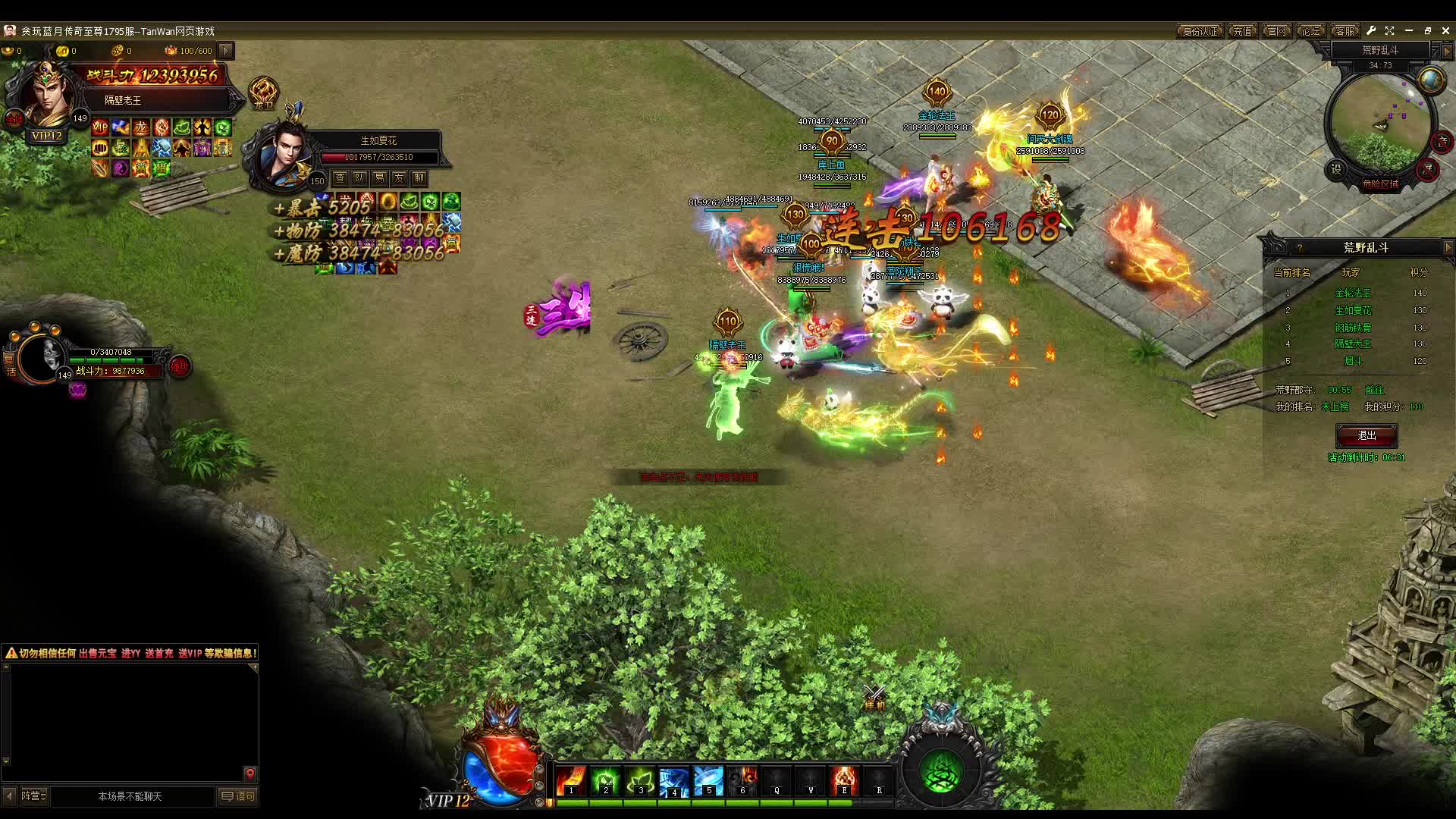Click the minimap 设 settings button
1456x819 pixels.
click(1336, 169)
